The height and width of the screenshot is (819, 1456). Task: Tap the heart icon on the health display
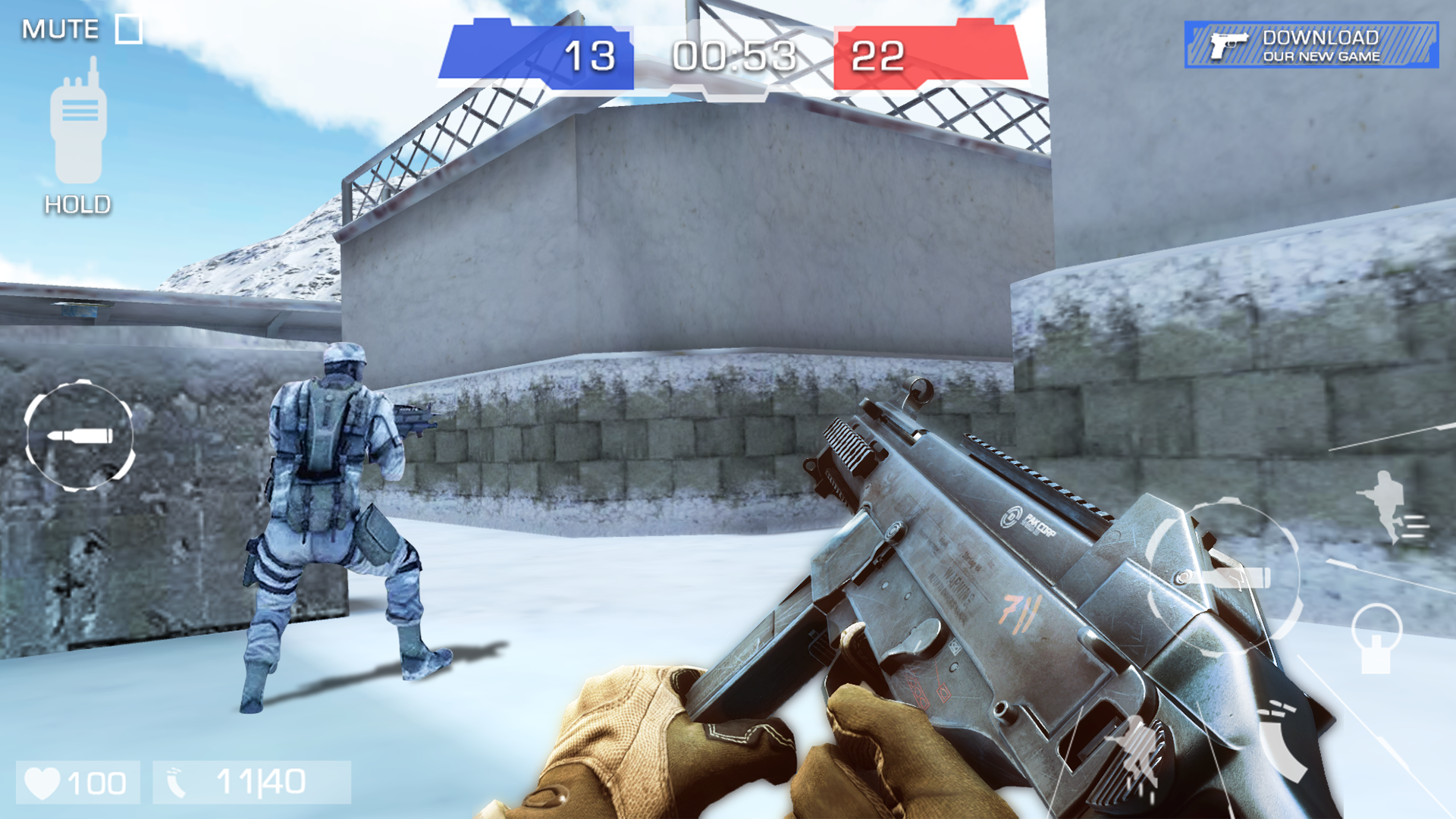pos(42,781)
